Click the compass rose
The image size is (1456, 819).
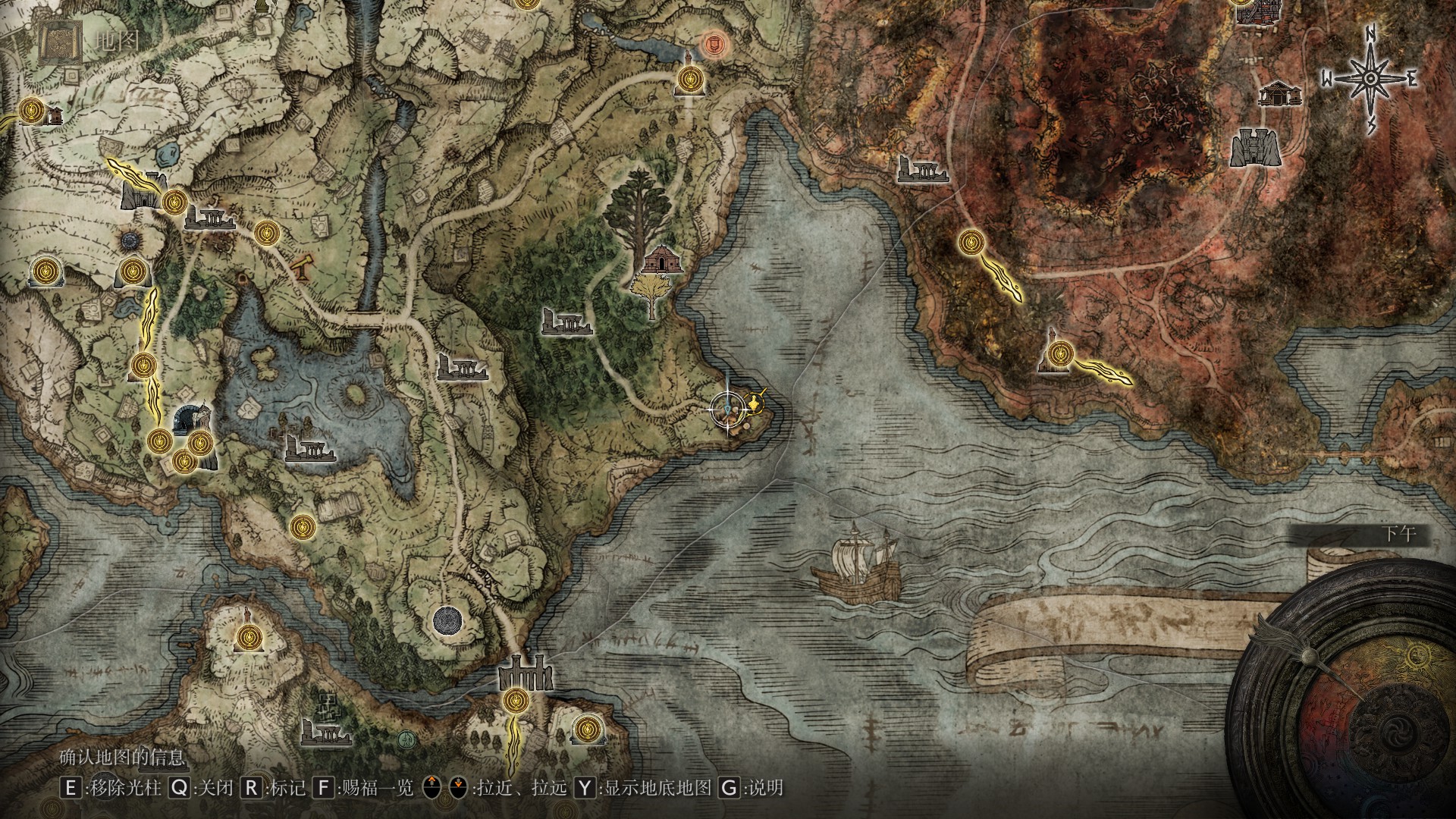[x=1370, y=78]
